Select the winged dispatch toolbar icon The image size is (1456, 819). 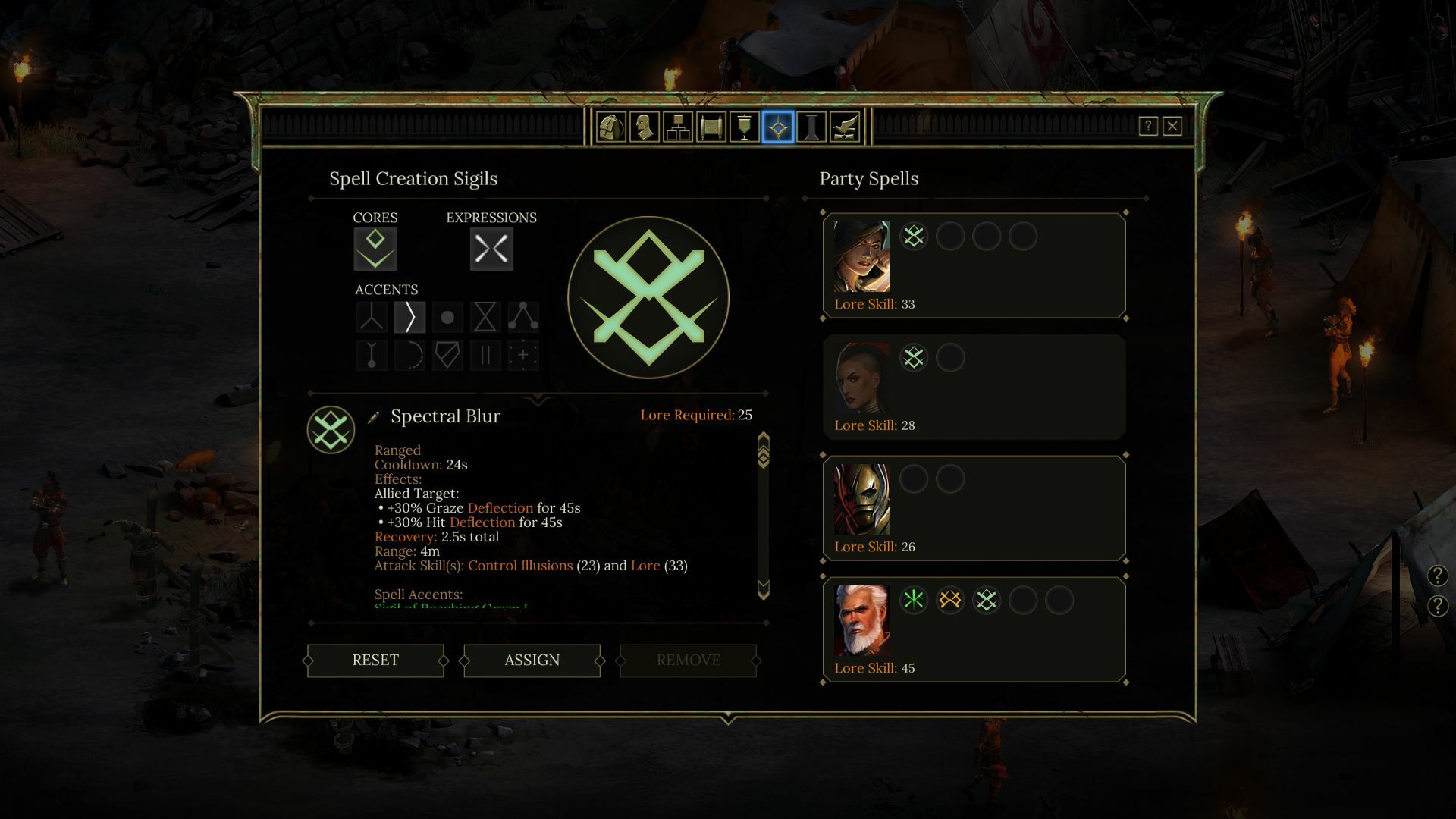click(x=843, y=127)
